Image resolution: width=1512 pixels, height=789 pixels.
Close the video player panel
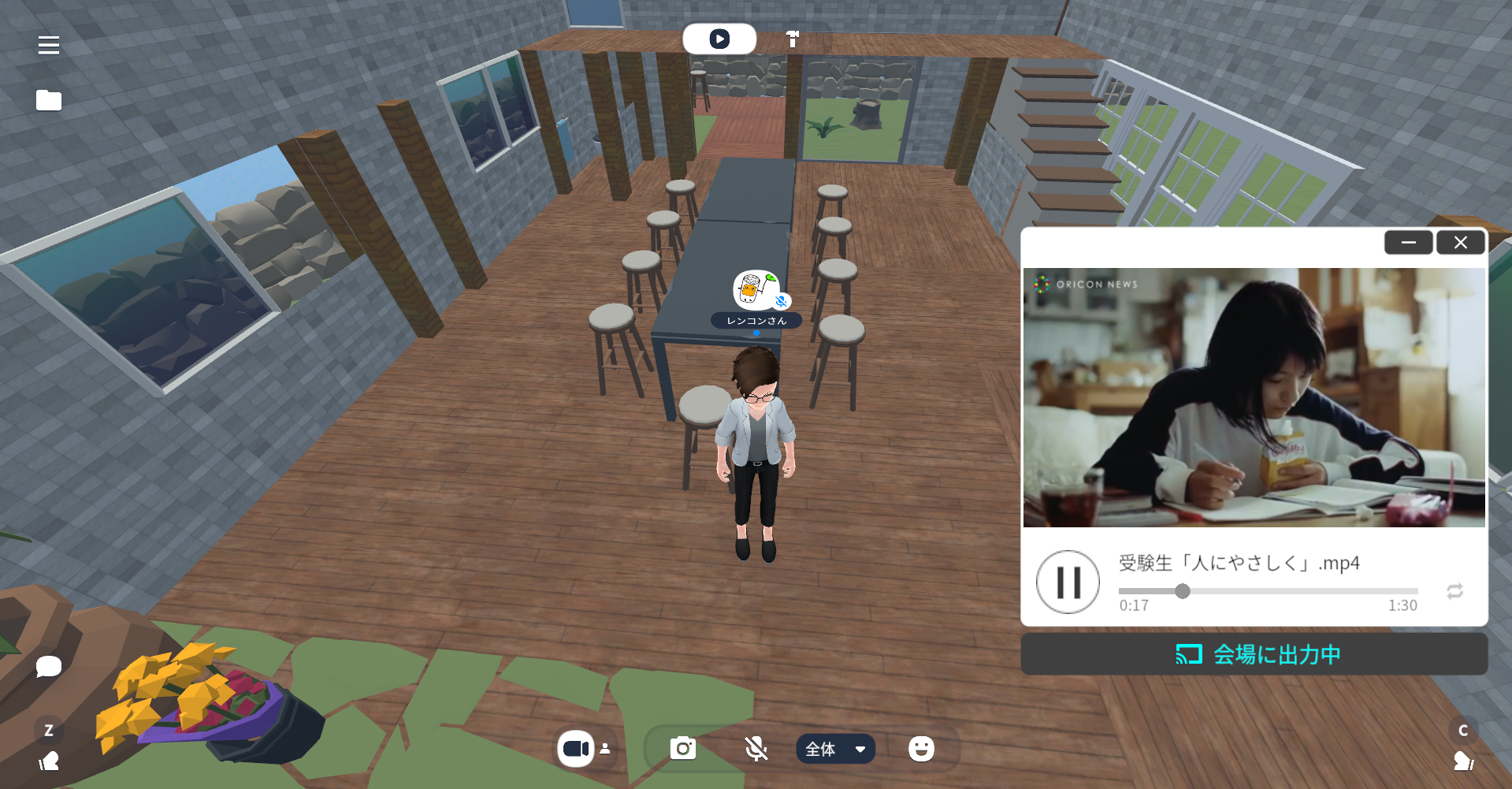pos(1460,243)
